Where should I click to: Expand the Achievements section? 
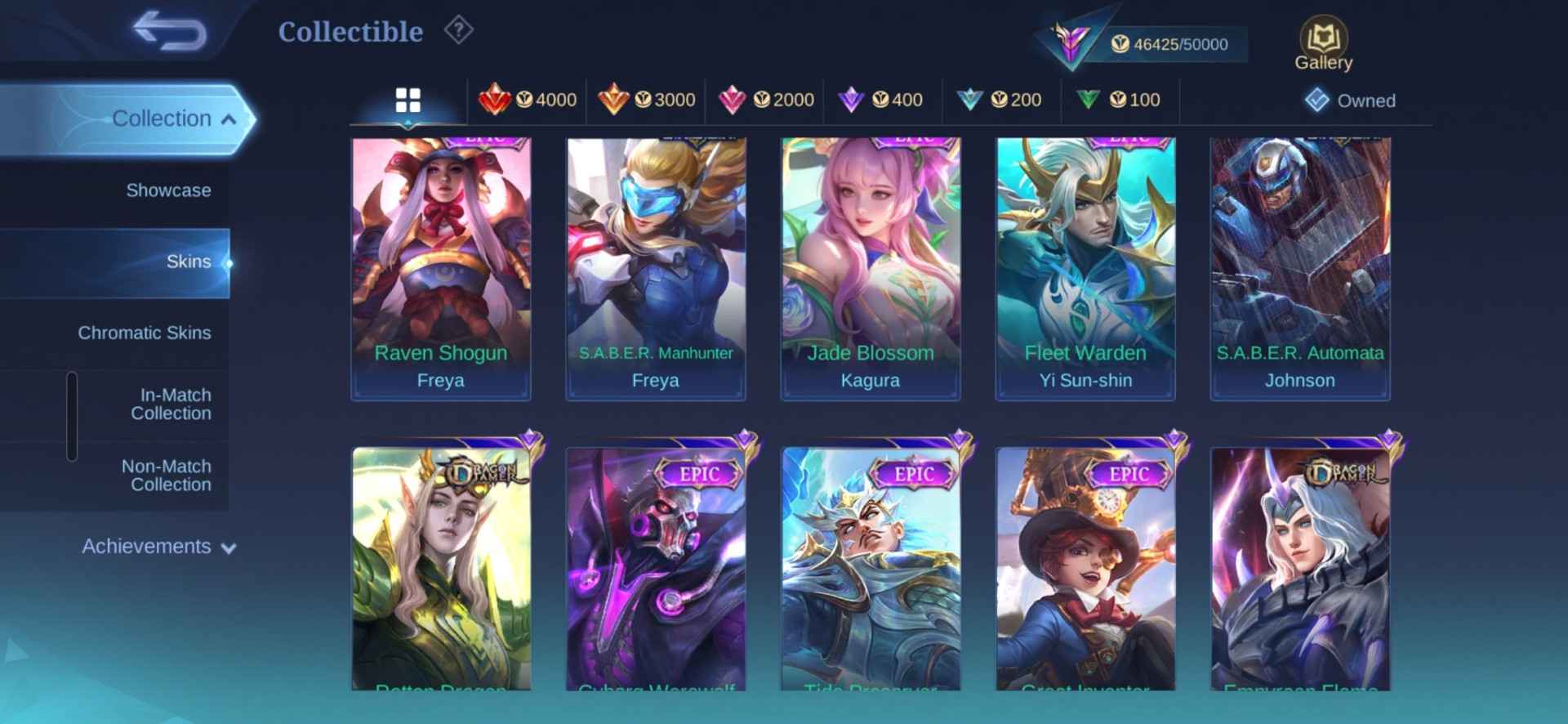pyautogui.click(x=155, y=546)
